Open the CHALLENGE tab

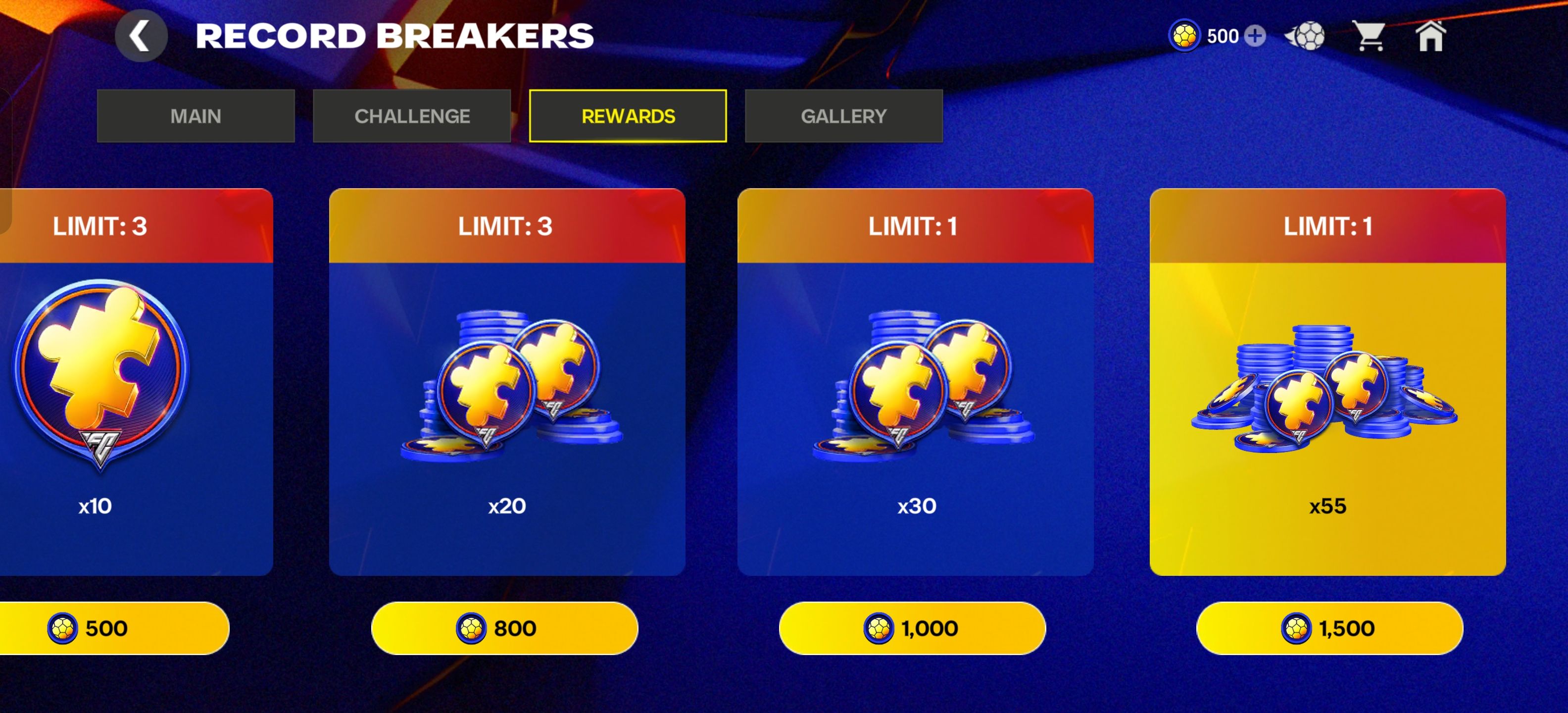click(413, 116)
